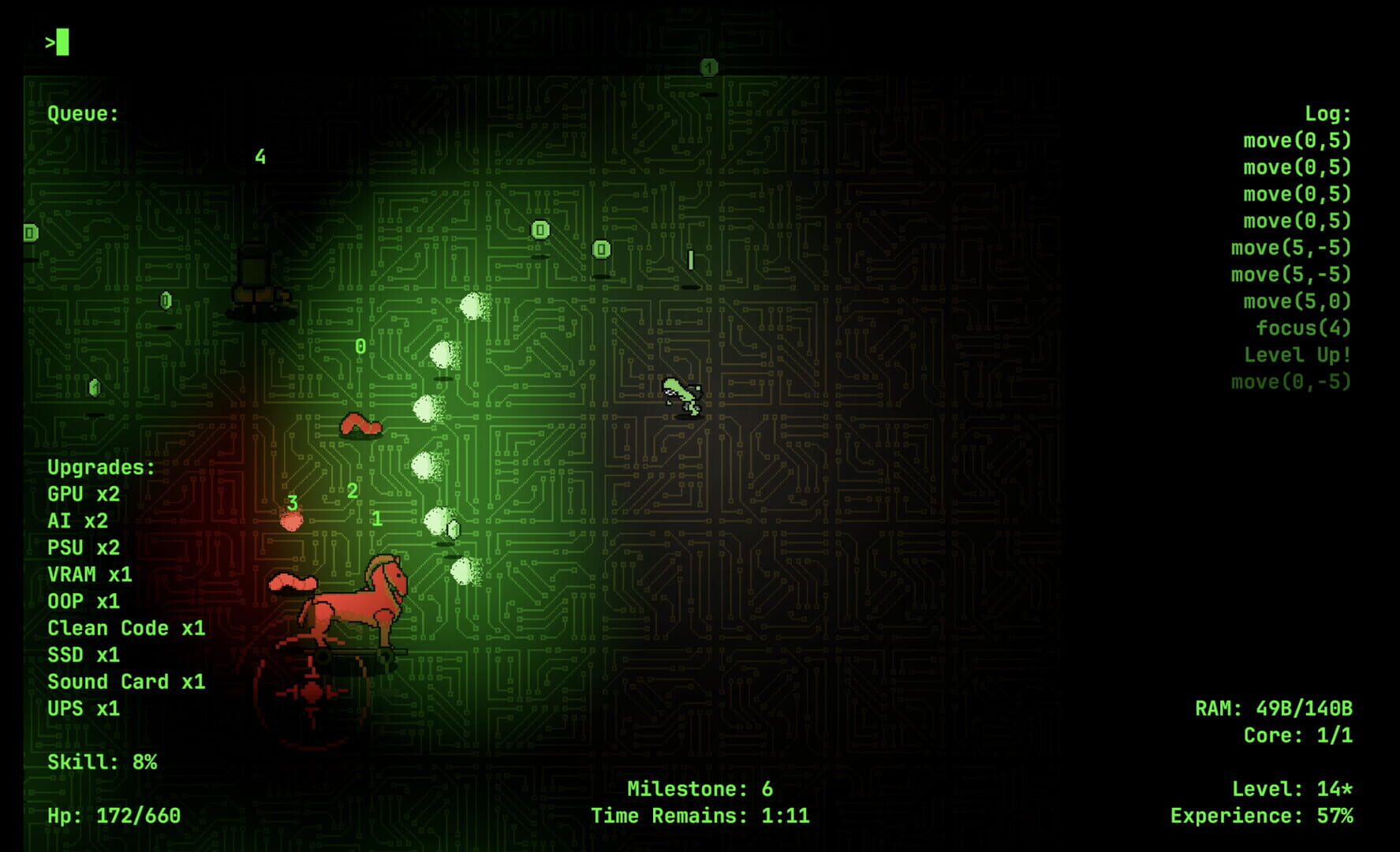Click the Experience 57% progress readout
This screenshot has height=852, width=1400.
coord(1260,816)
